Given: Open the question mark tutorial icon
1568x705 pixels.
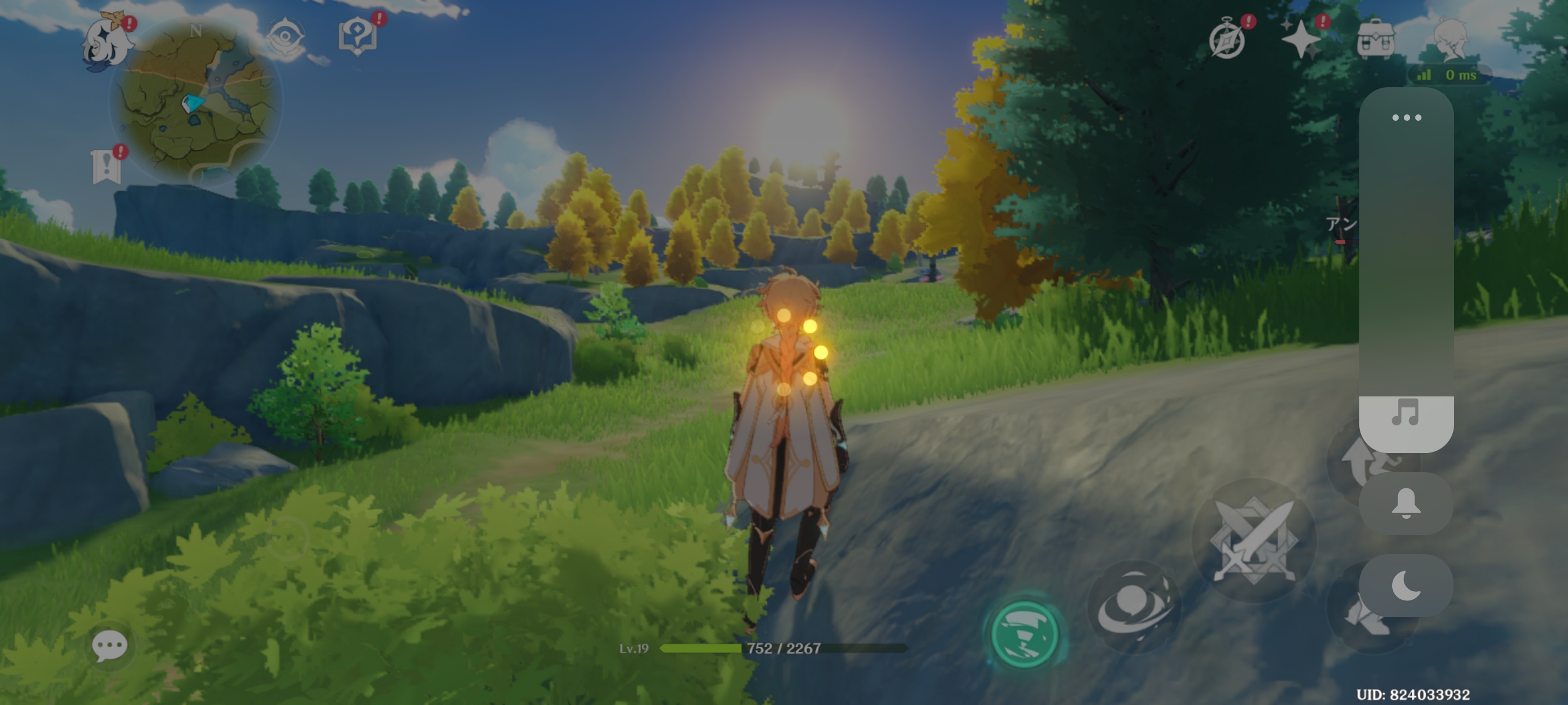Looking at the screenshot, I should tap(358, 36).
